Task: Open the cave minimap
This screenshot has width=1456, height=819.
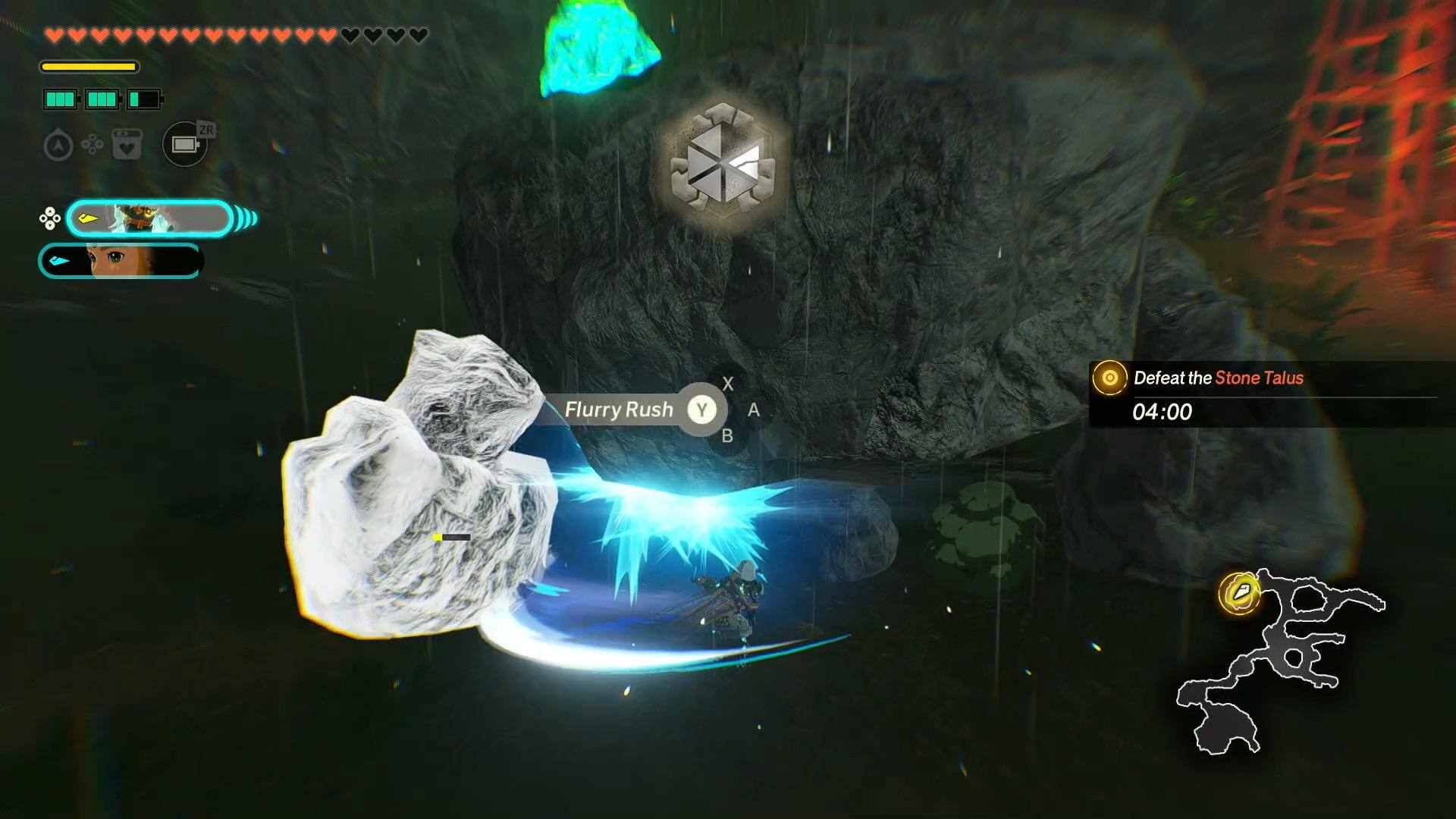Action: tap(1282, 660)
